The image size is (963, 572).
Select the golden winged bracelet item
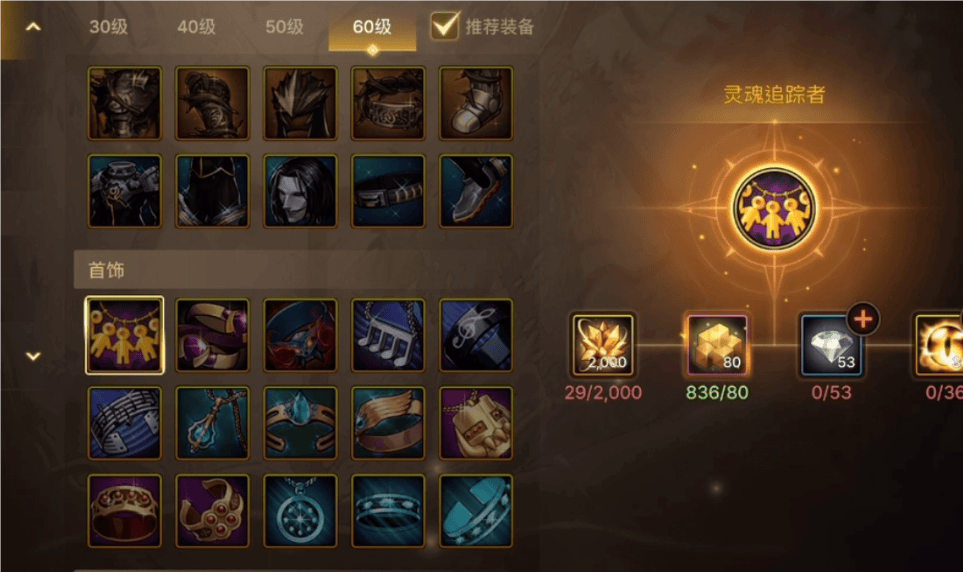[x=388, y=423]
